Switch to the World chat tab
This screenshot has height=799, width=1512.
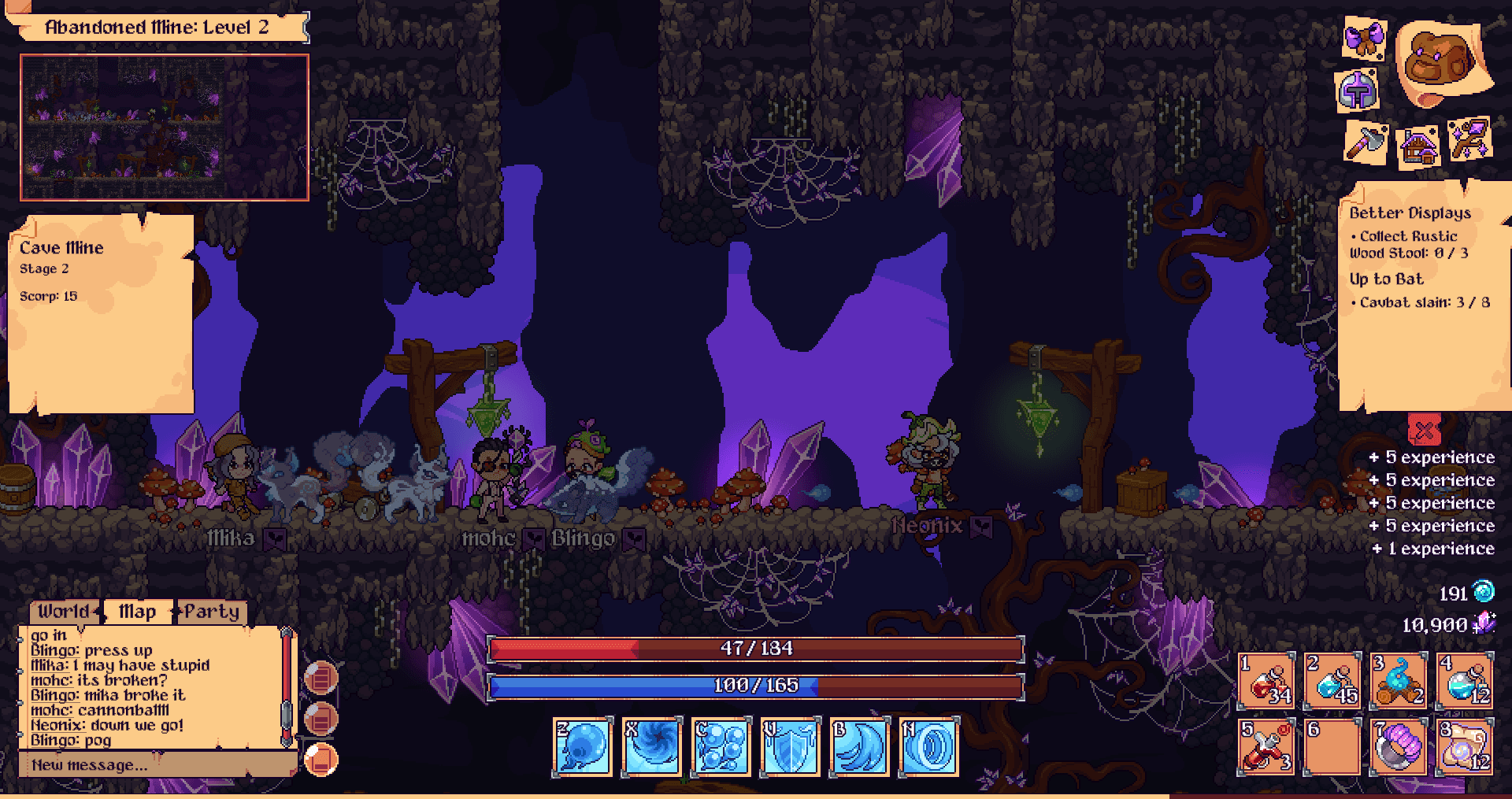65,612
